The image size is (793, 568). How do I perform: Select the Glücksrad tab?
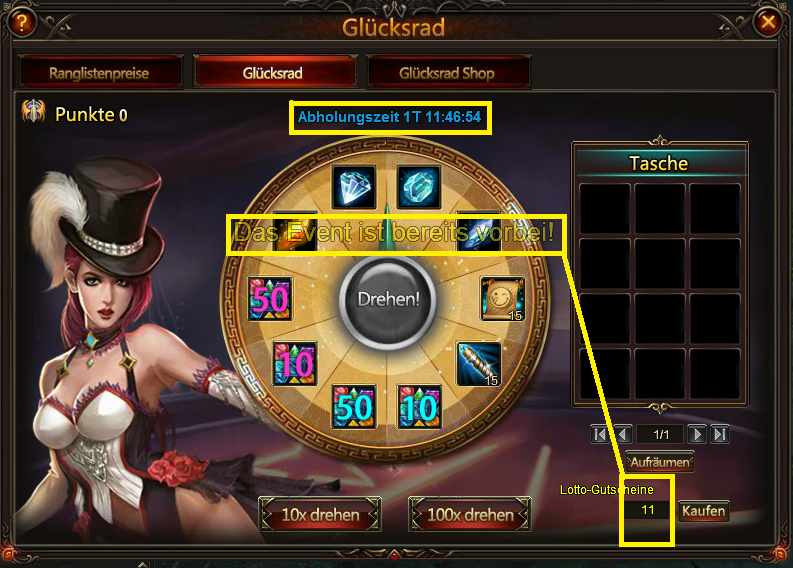pyautogui.click(x=273, y=72)
